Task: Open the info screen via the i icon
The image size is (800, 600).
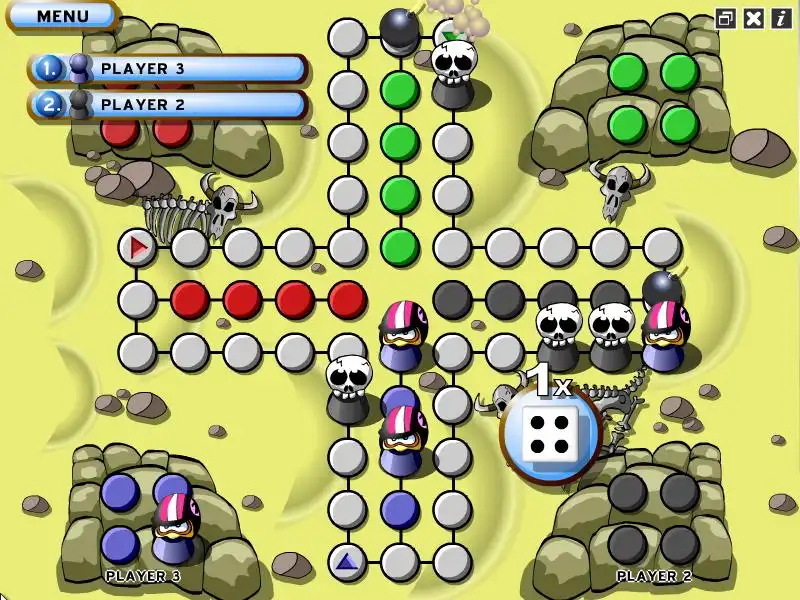Action: [780, 18]
